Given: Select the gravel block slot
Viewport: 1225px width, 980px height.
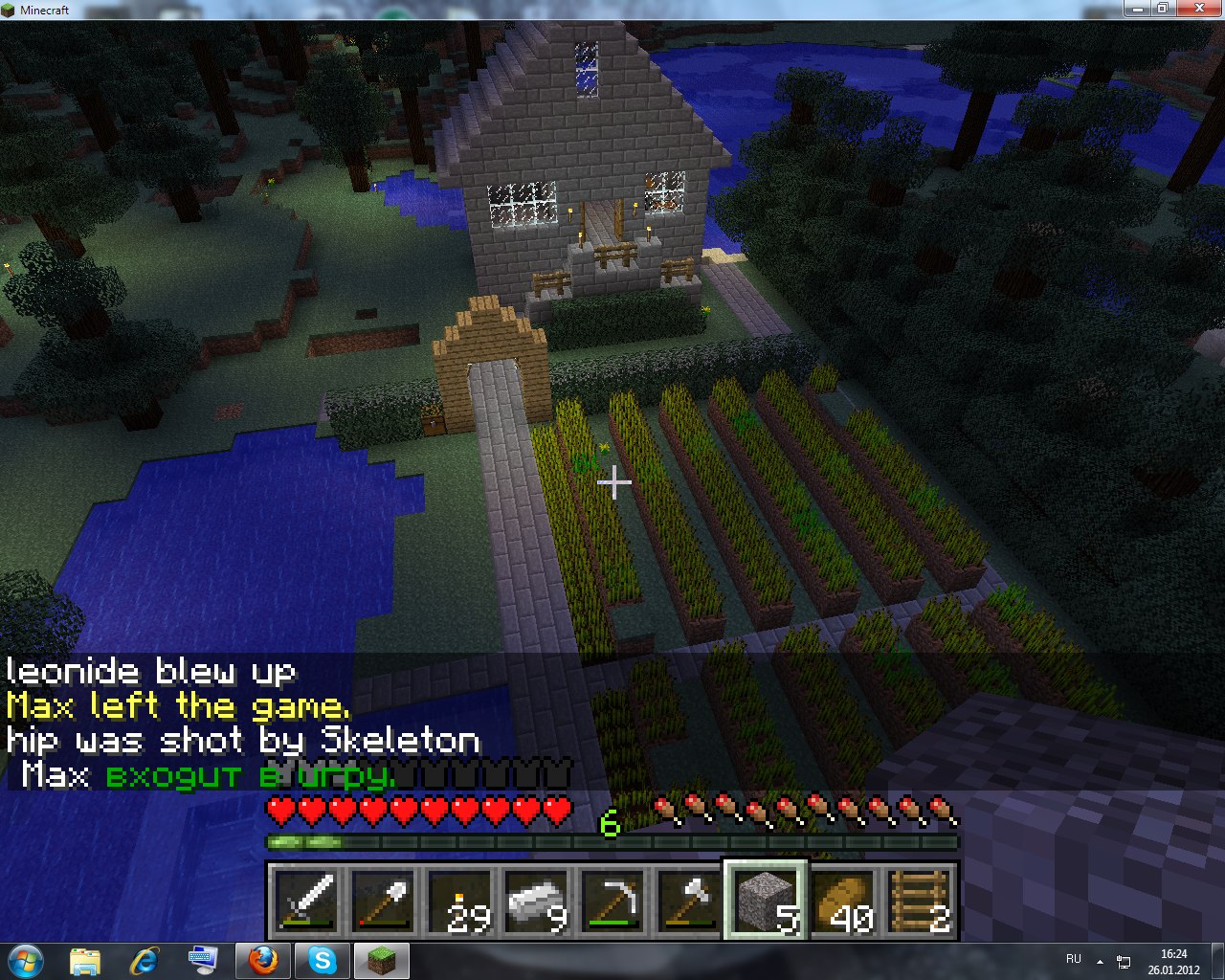Looking at the screenshot, I should pyautogui.click(x=766, y=902).
